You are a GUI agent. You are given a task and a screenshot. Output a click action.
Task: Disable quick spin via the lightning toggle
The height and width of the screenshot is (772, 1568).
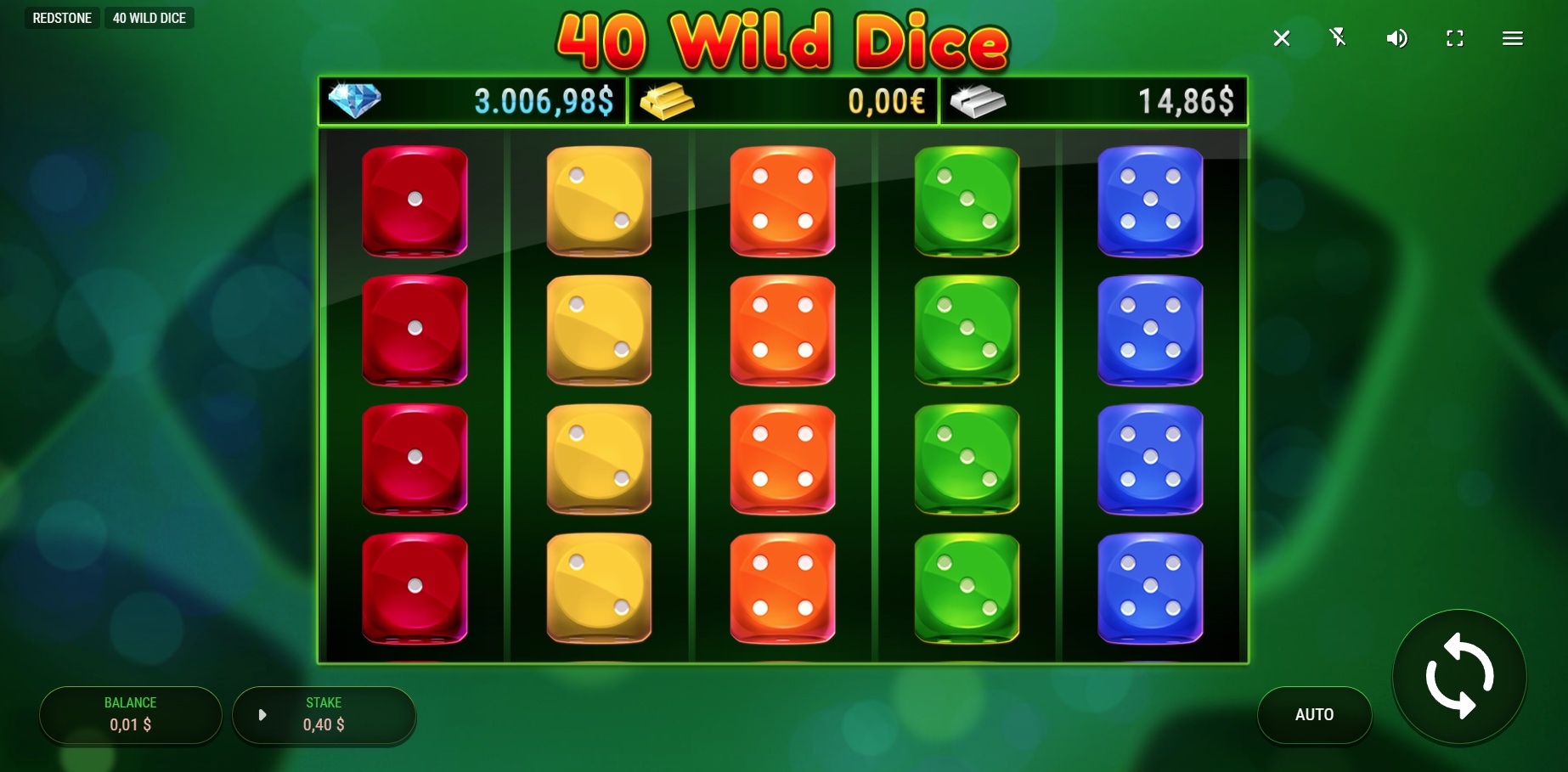[x=1339, y=38]
